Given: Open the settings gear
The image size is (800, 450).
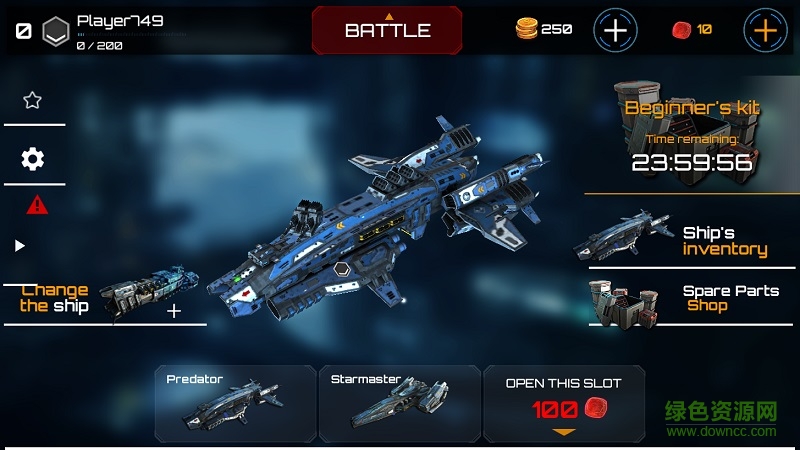Looking at the screenshot, I should pyautogui.click(x=32, y=159).
